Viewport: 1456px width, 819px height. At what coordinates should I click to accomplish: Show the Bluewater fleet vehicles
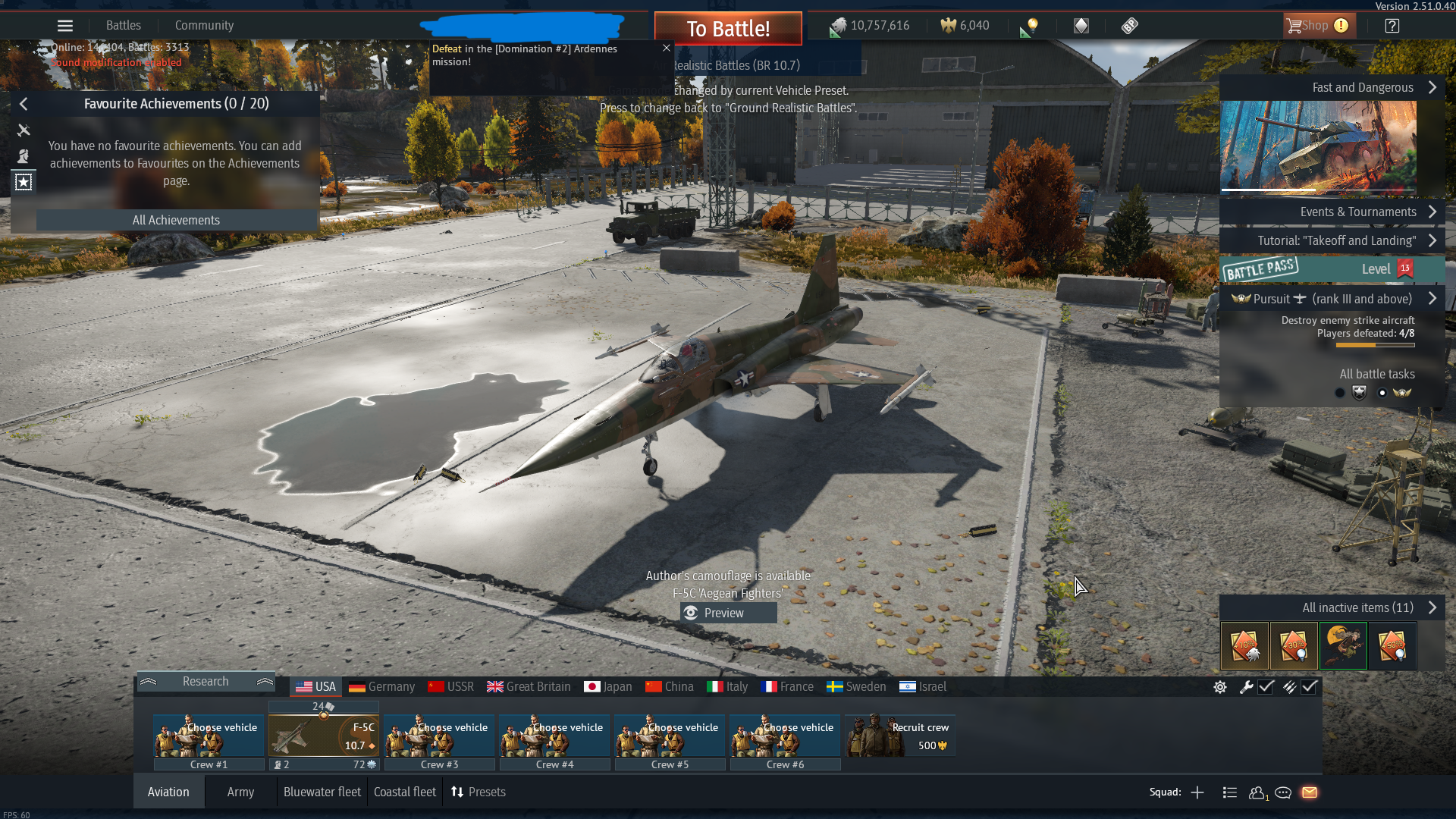click(x=322, y=792)
